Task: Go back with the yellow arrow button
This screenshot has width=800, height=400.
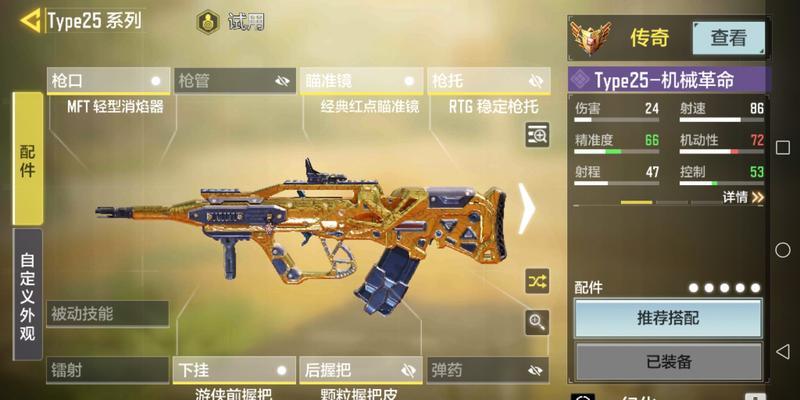Action: [30, 20]
